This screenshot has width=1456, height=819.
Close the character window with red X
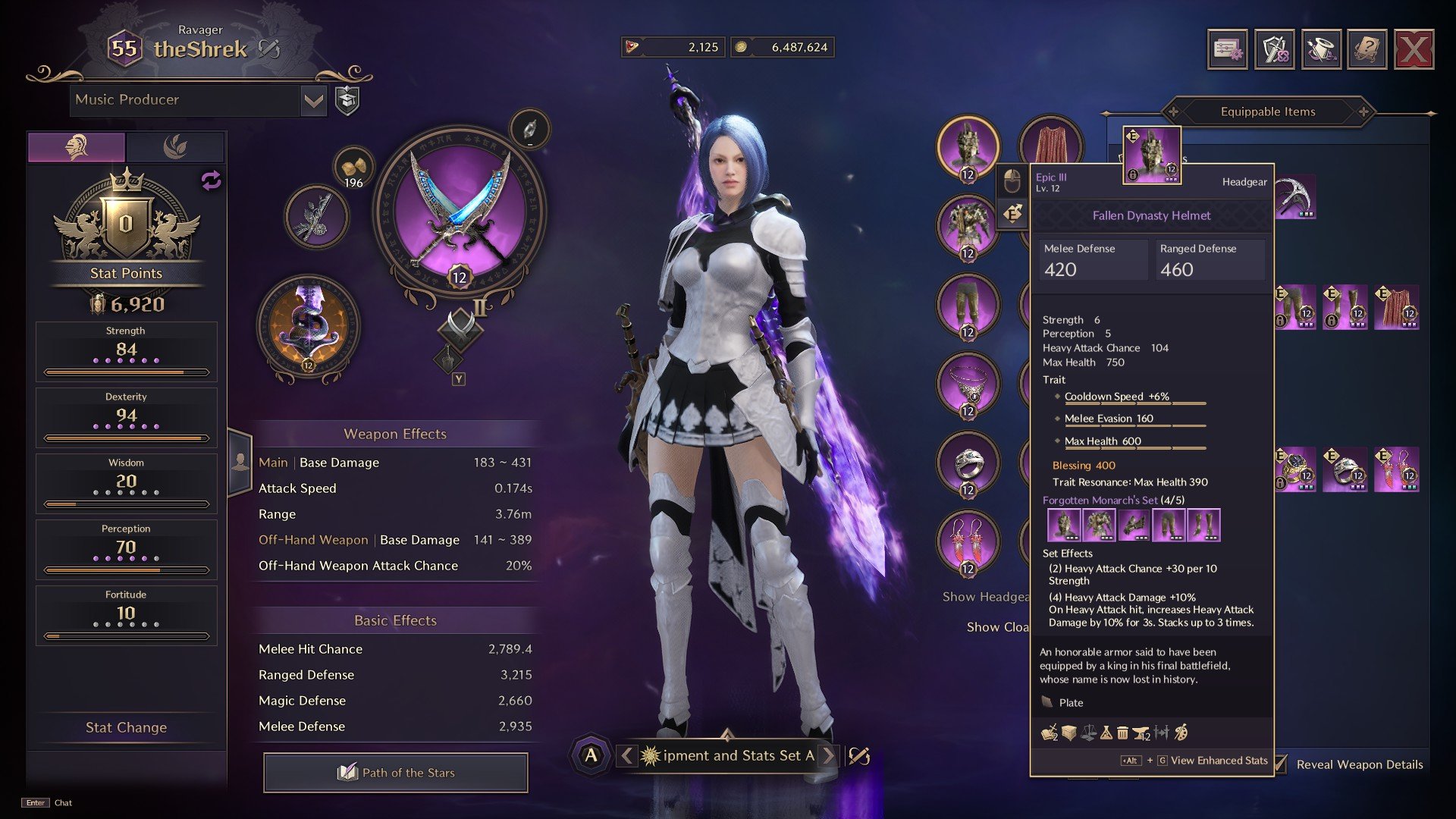pos(1414,50)
